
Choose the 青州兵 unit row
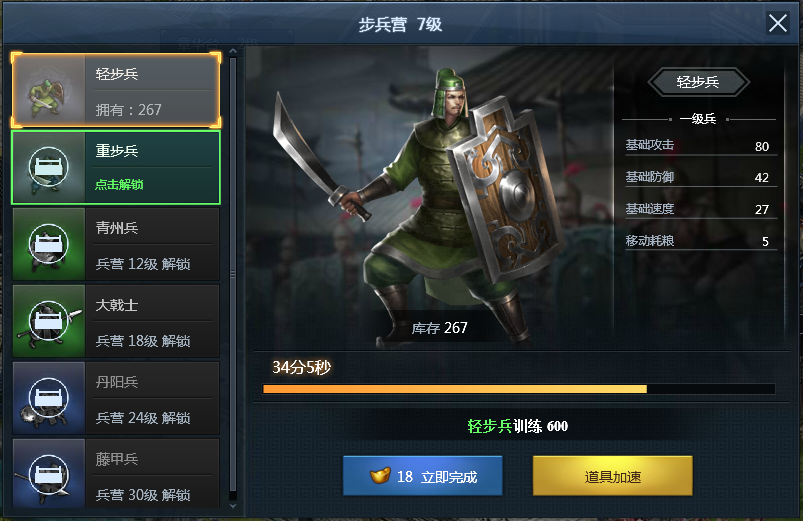(x=115, y=245)
